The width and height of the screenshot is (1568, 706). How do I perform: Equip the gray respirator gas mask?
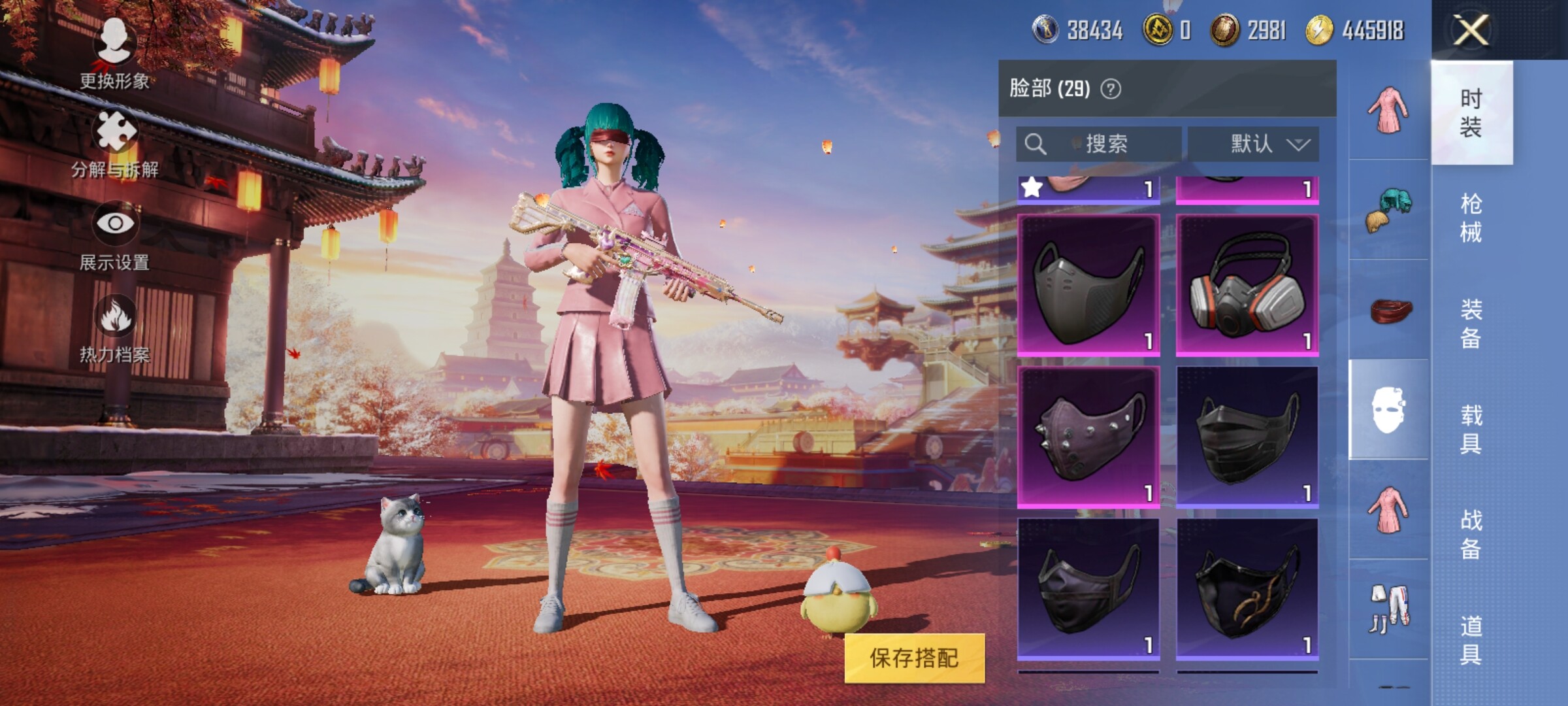1247,285
